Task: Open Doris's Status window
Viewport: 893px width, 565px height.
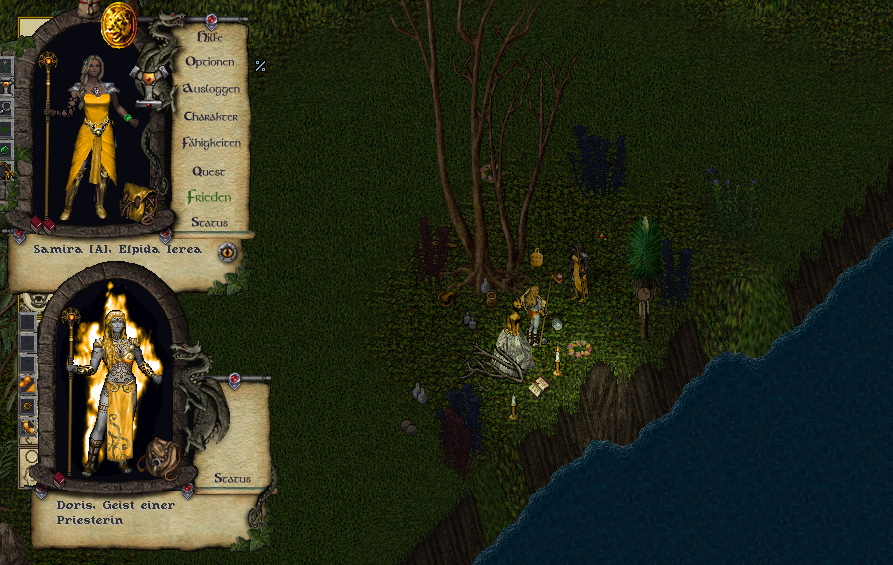Action: [232, 478]
